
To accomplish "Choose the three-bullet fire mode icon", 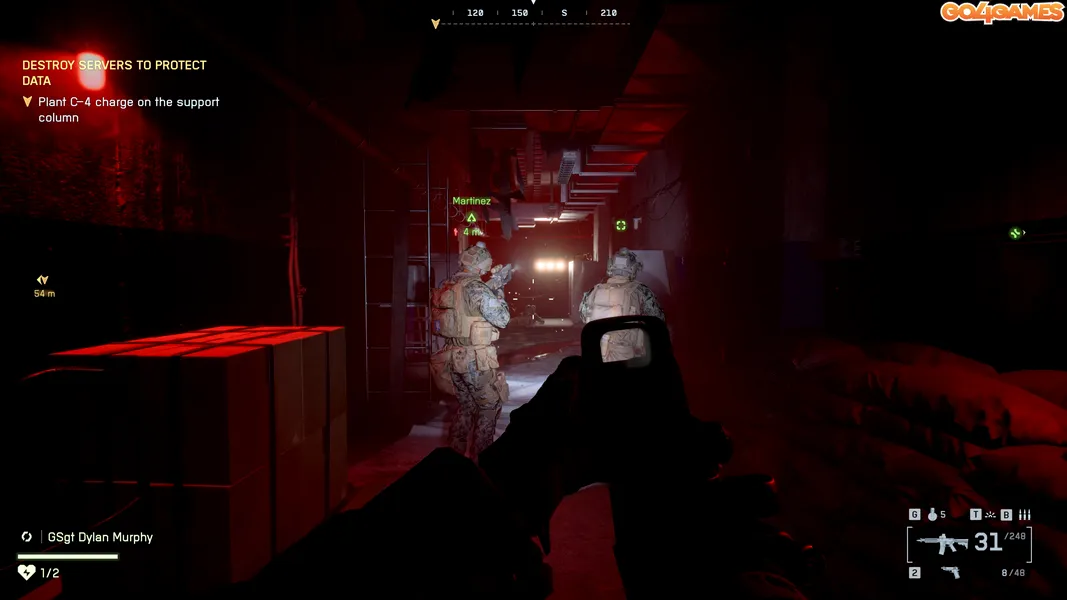I will (x=1024, y=515).
